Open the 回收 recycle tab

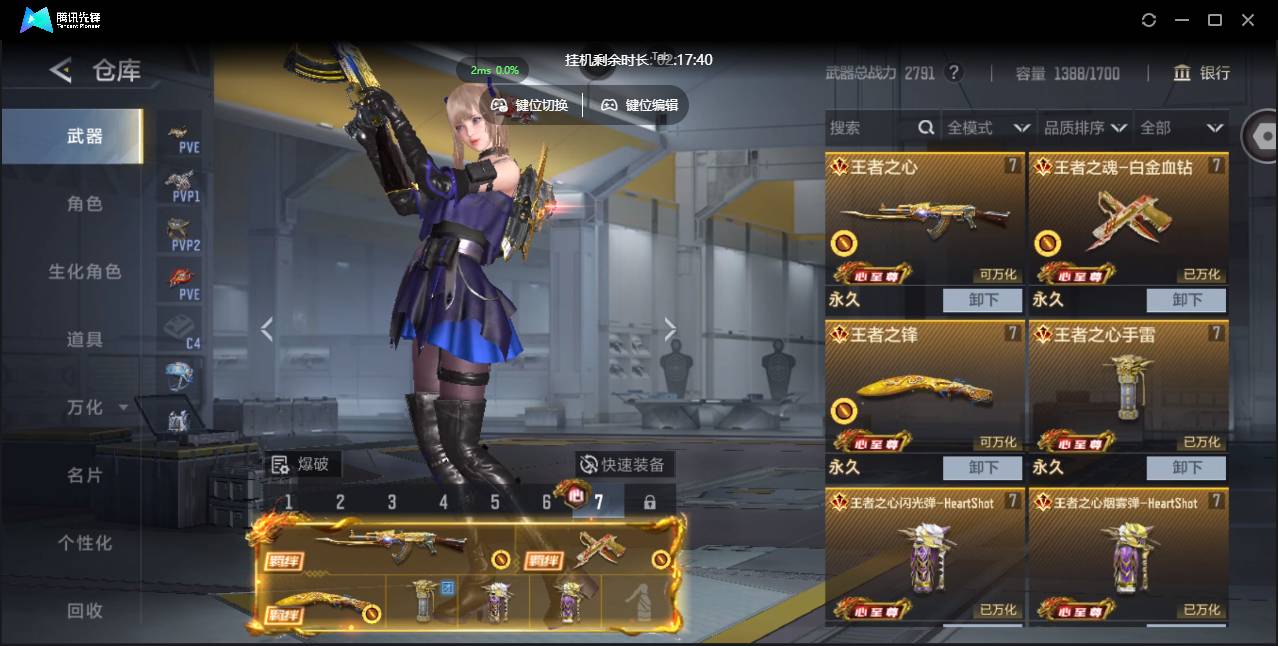pos(85,610)
